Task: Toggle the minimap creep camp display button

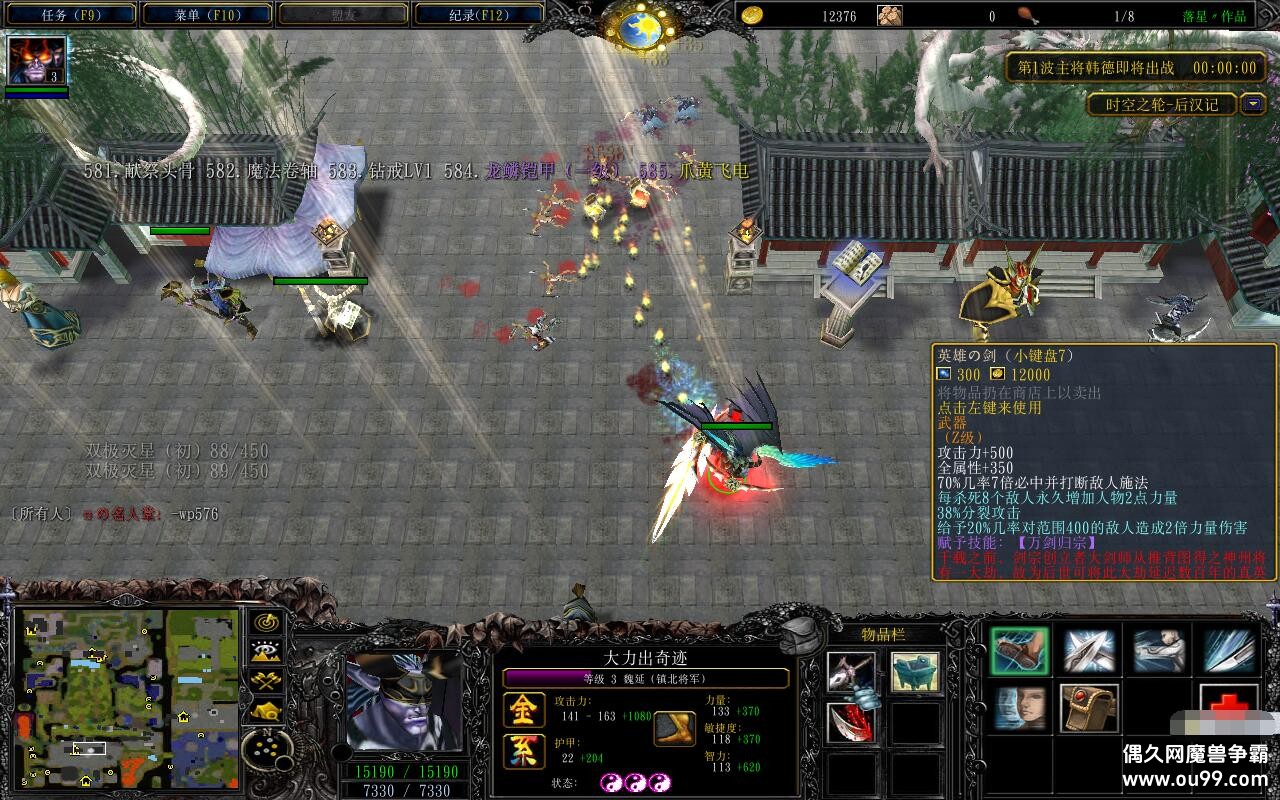Action: coord(266,711)
